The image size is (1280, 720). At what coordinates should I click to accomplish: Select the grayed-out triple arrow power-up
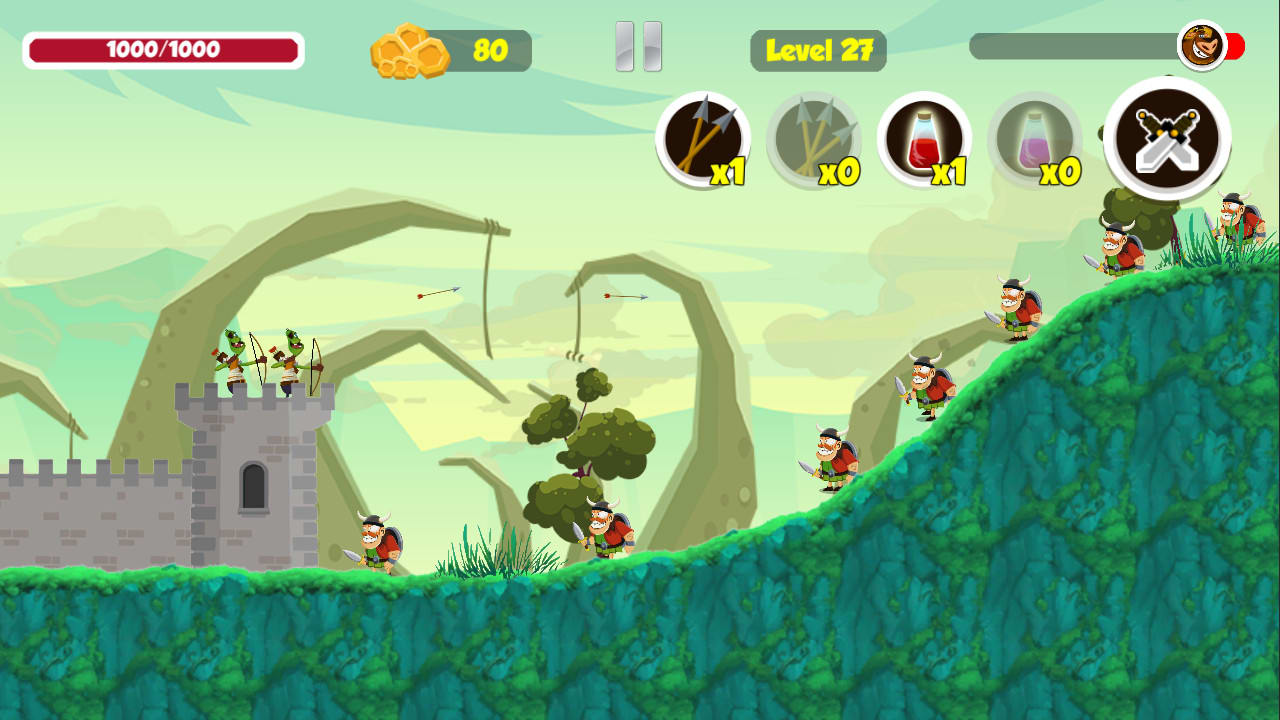(814, 140)
